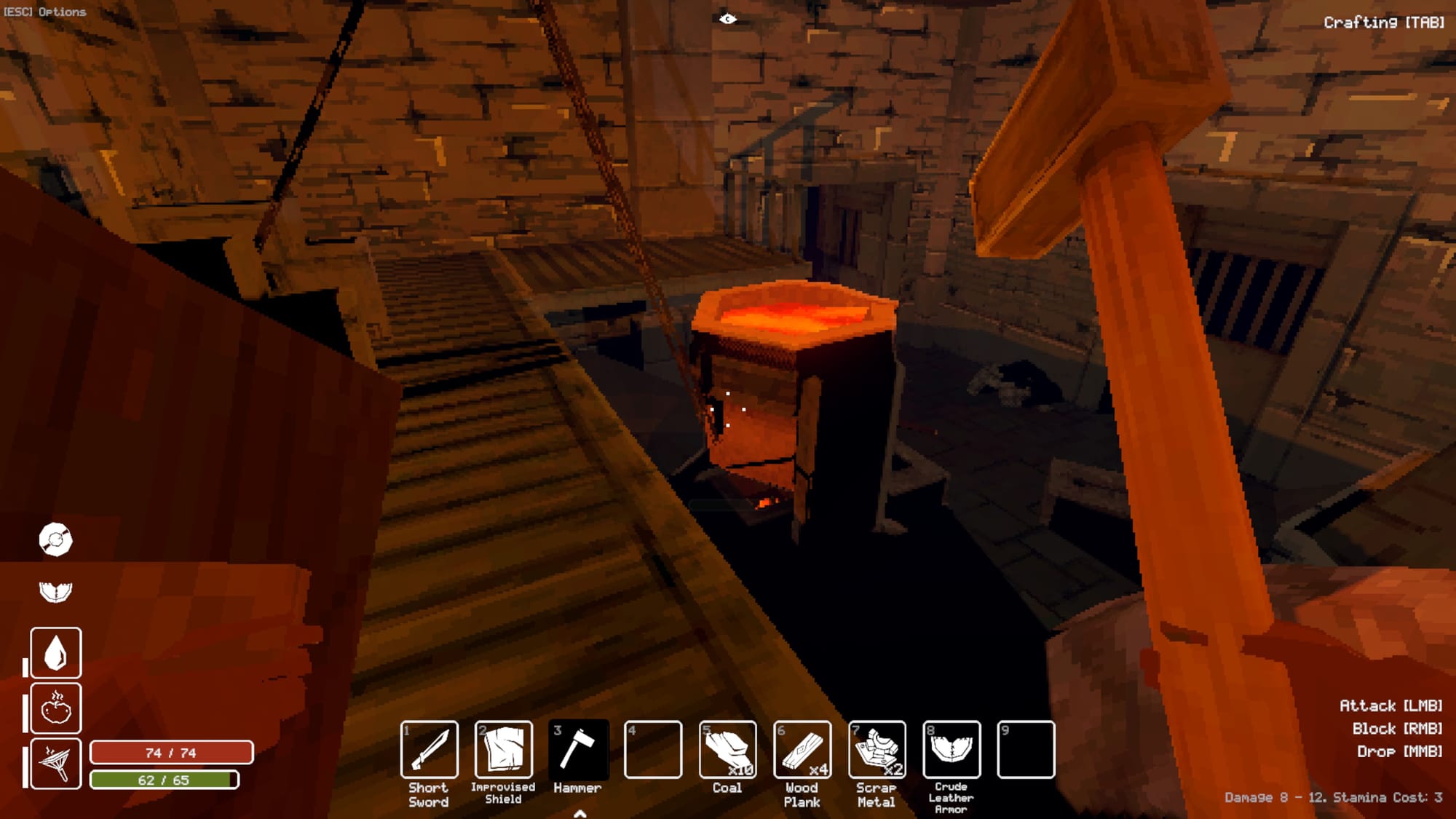Viewport: 1456px width, 819px height.
Task: Select the Coal stack slot
Action: click(x=727, y=749)
